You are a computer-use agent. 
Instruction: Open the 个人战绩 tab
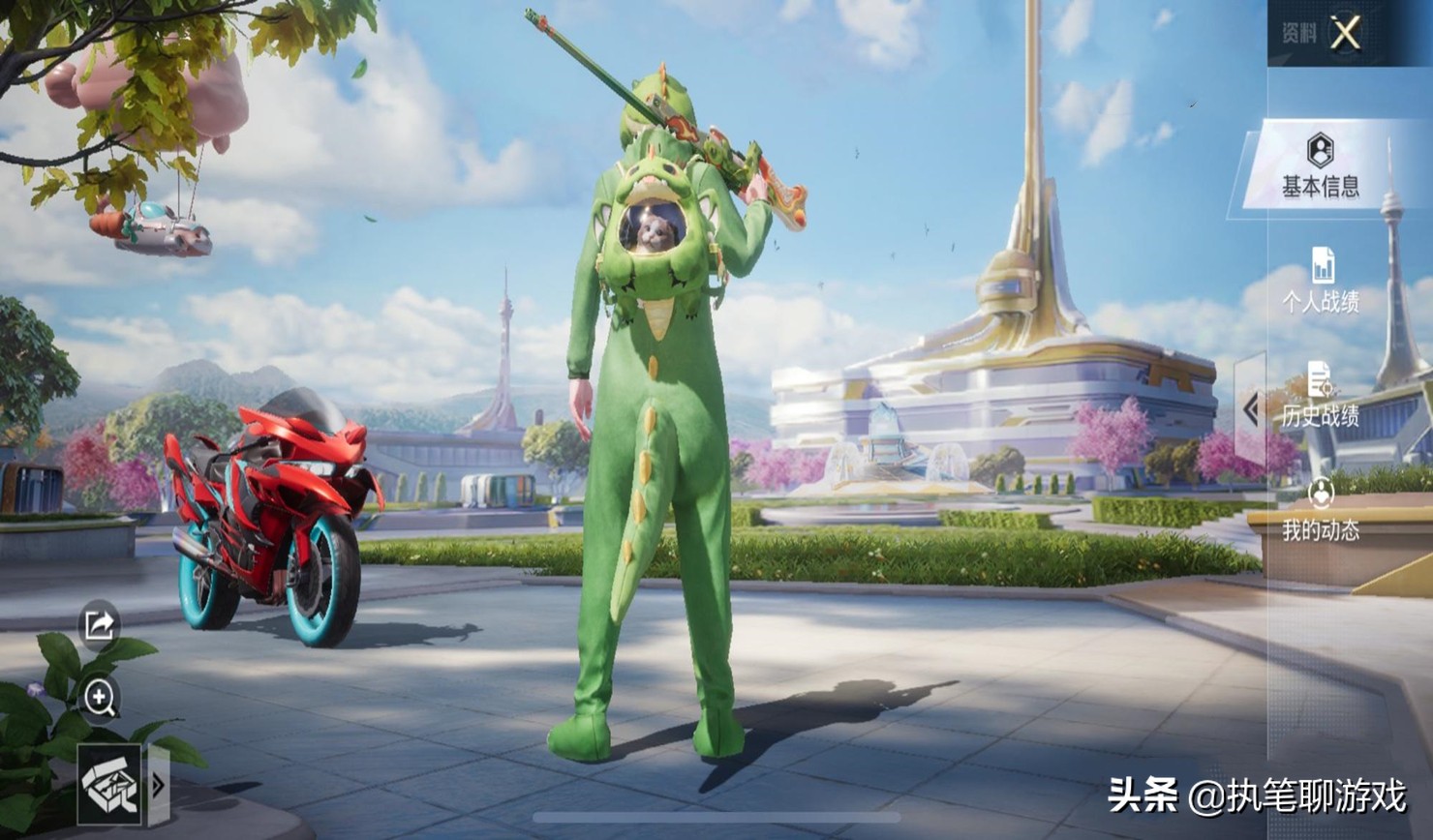[x=1321, y=281]
